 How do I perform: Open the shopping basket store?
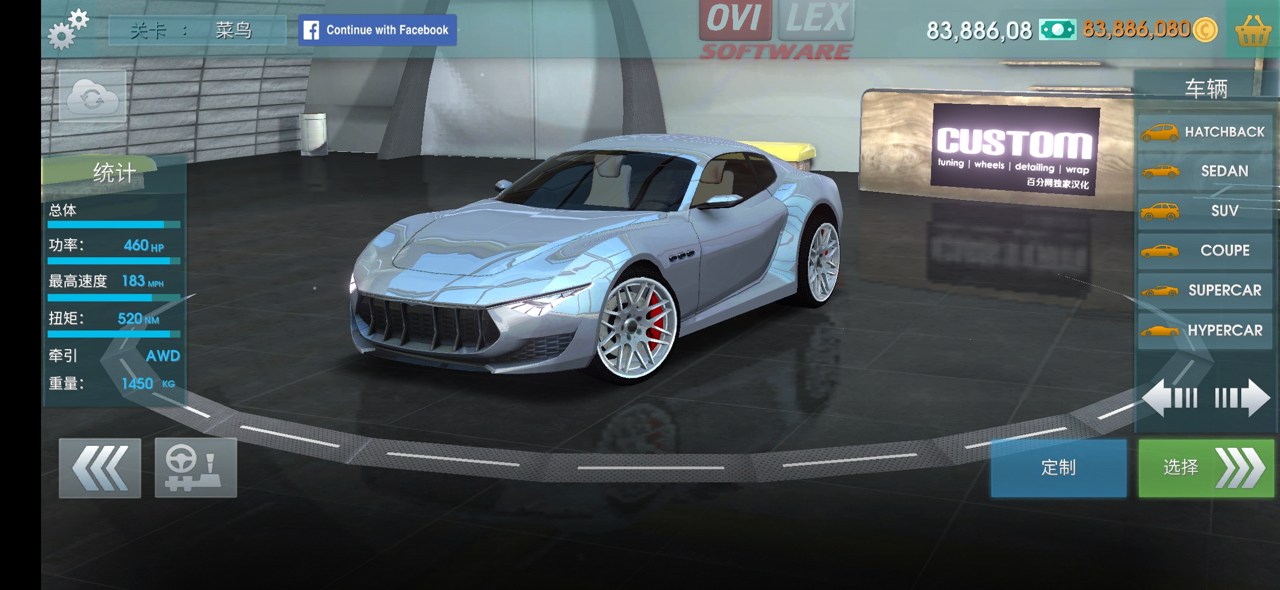pos(1253,31)
